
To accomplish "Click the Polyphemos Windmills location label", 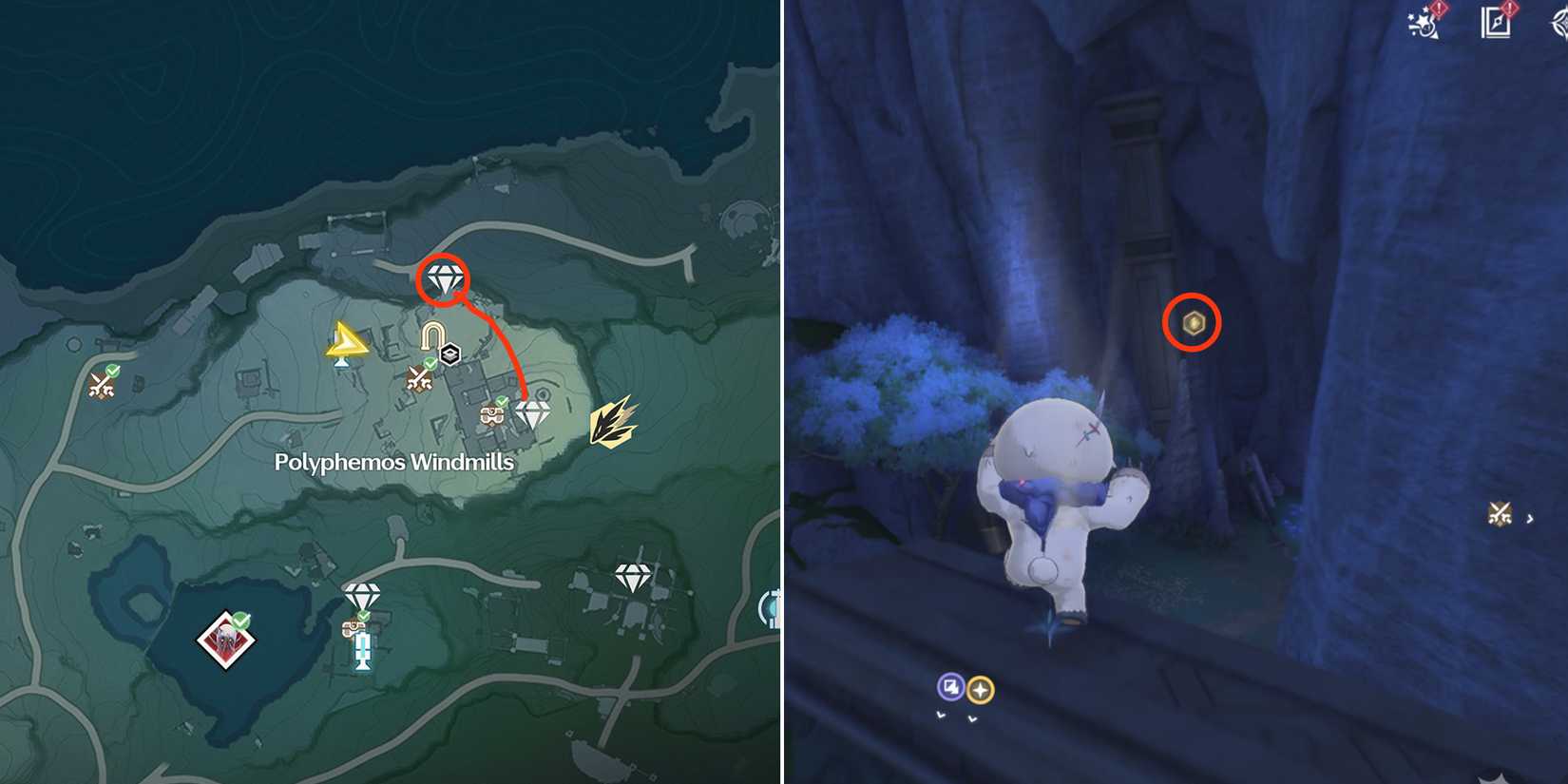I will 393,462.
